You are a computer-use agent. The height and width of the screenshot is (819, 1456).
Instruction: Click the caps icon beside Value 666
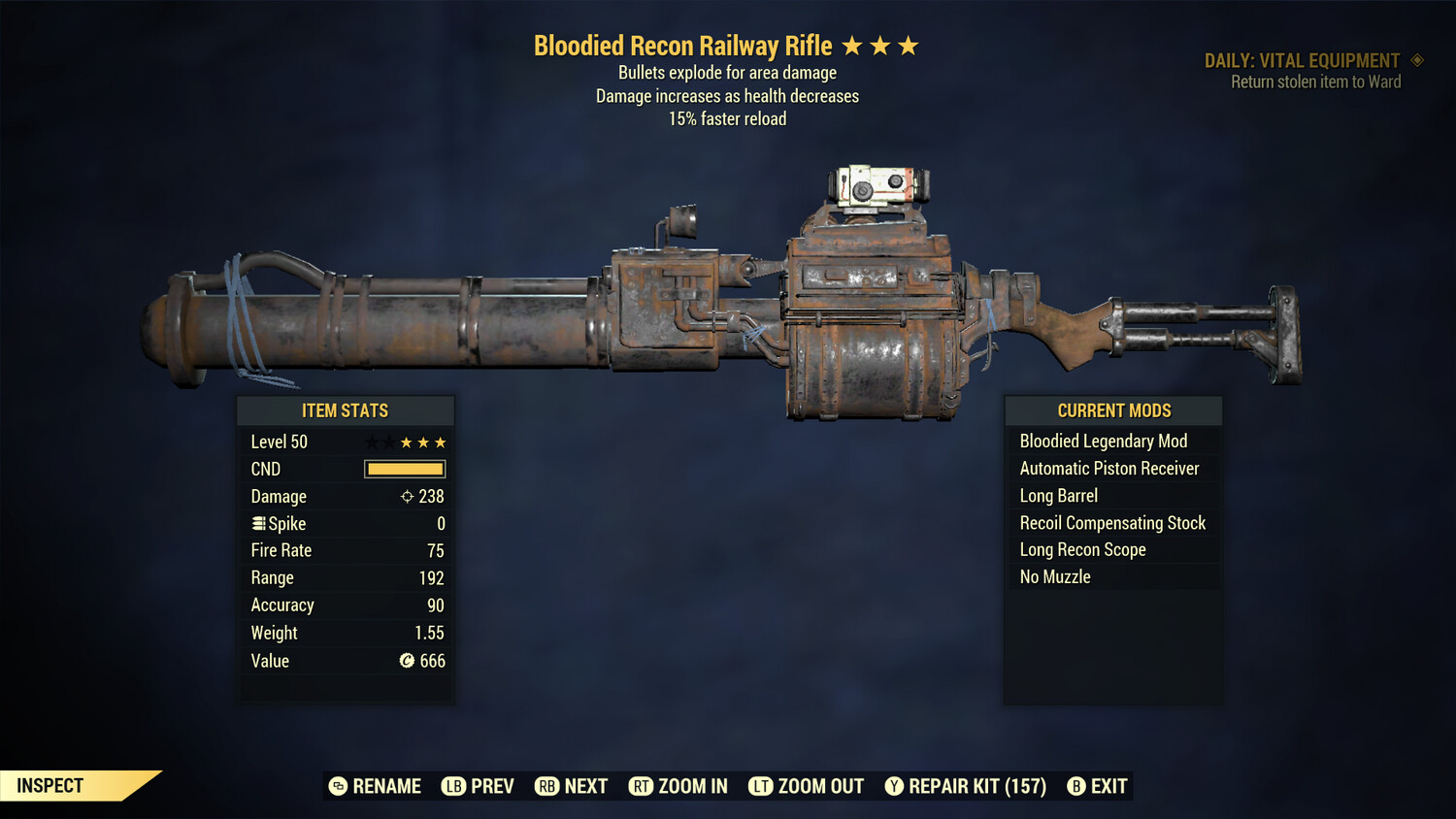pyautogui.click(x=409, y=661)
